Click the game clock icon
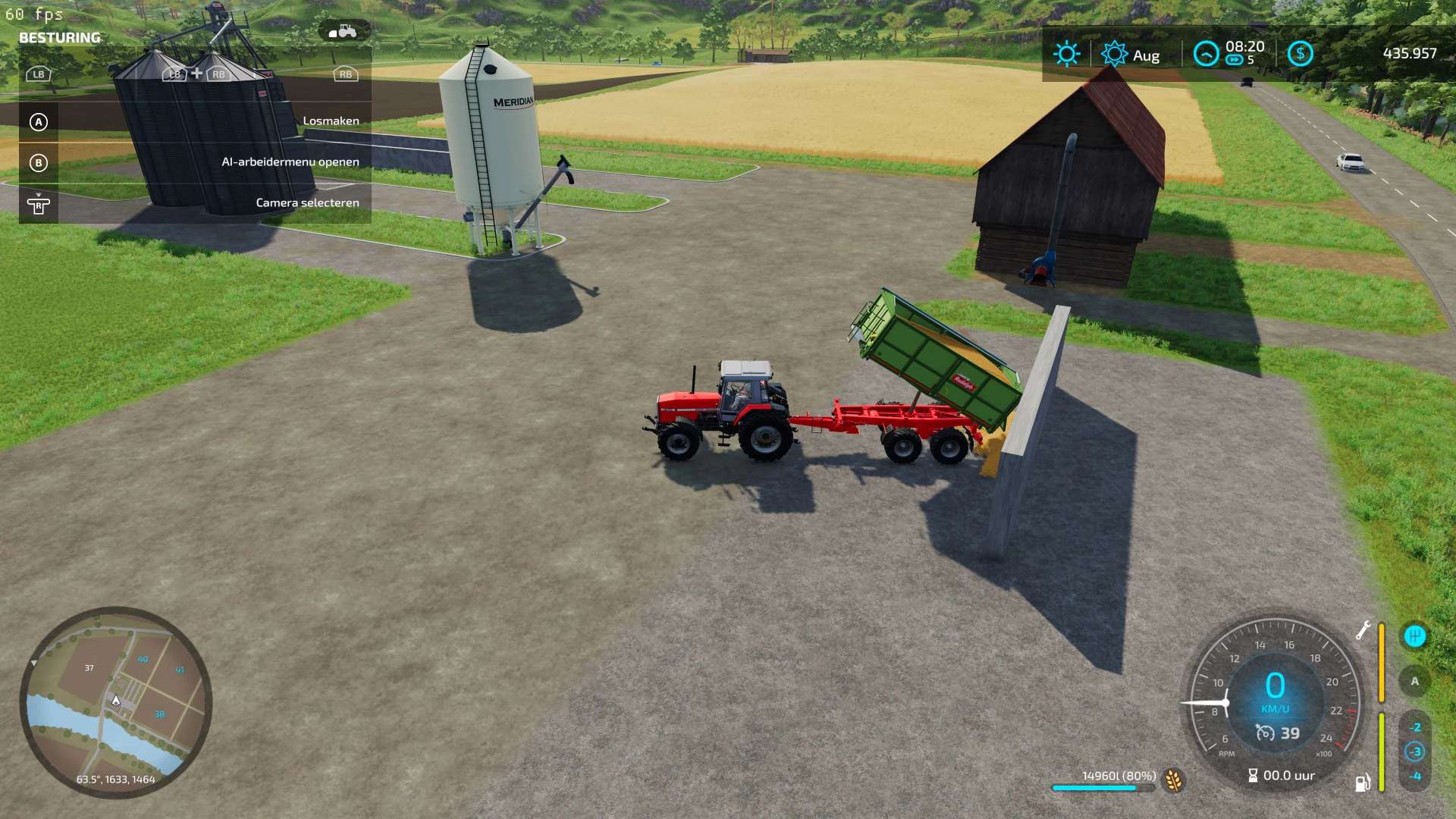1456x819 pixels. click(1206, 54)
